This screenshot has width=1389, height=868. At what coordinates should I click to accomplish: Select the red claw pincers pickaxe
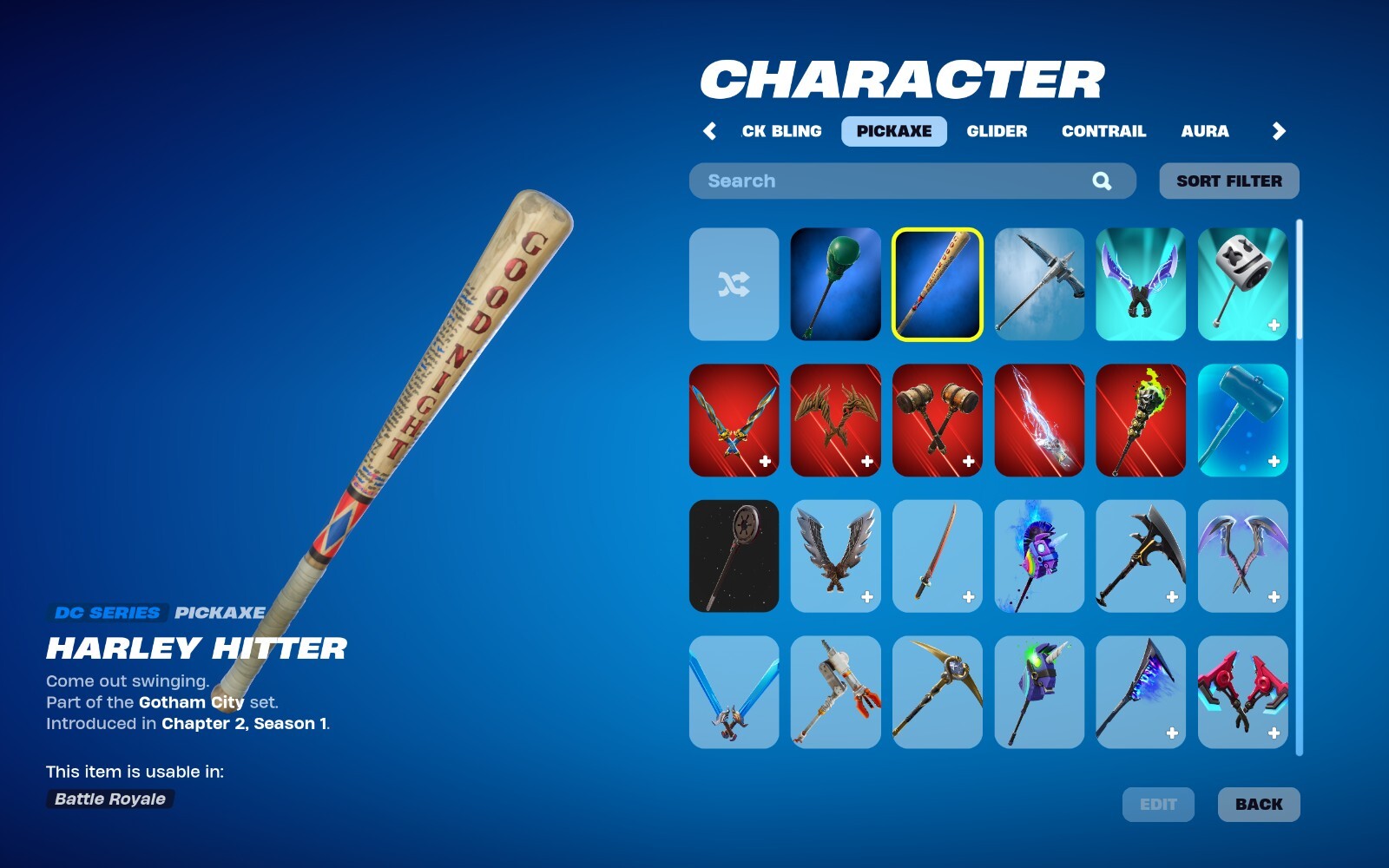click(x=1241, y=693)
